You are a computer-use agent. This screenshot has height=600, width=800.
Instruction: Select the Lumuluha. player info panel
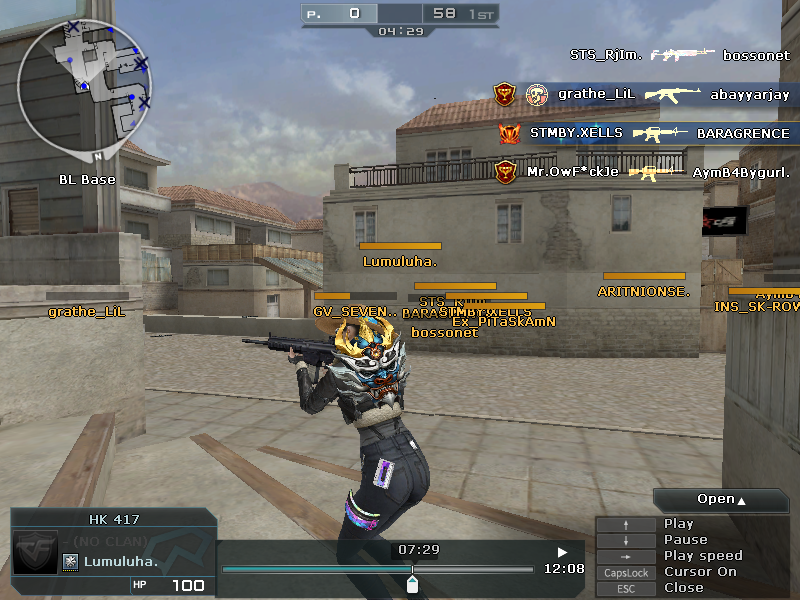pos(112,551)
